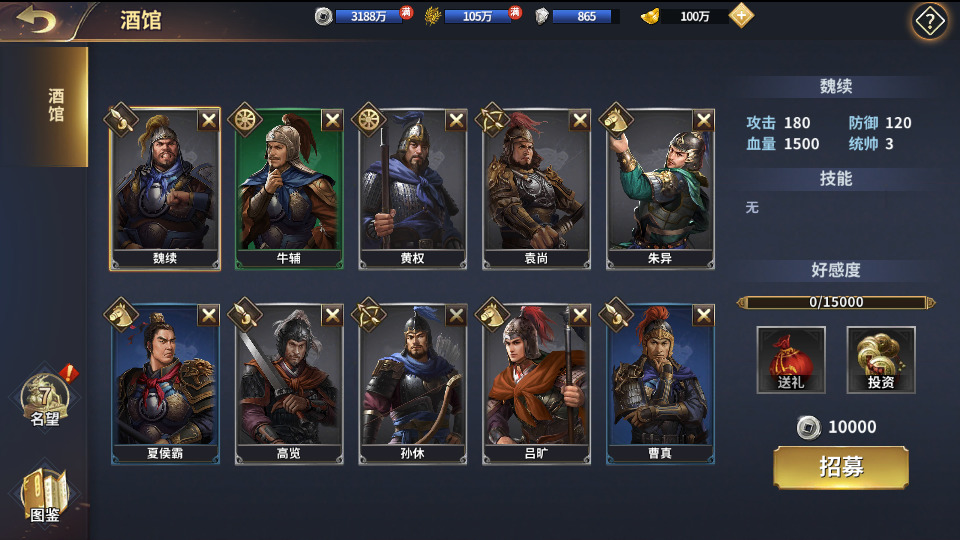This screenshot has width=960, height=540.
Task: Dismiss 曹真 with the X button
Action: tap(704, 316)
